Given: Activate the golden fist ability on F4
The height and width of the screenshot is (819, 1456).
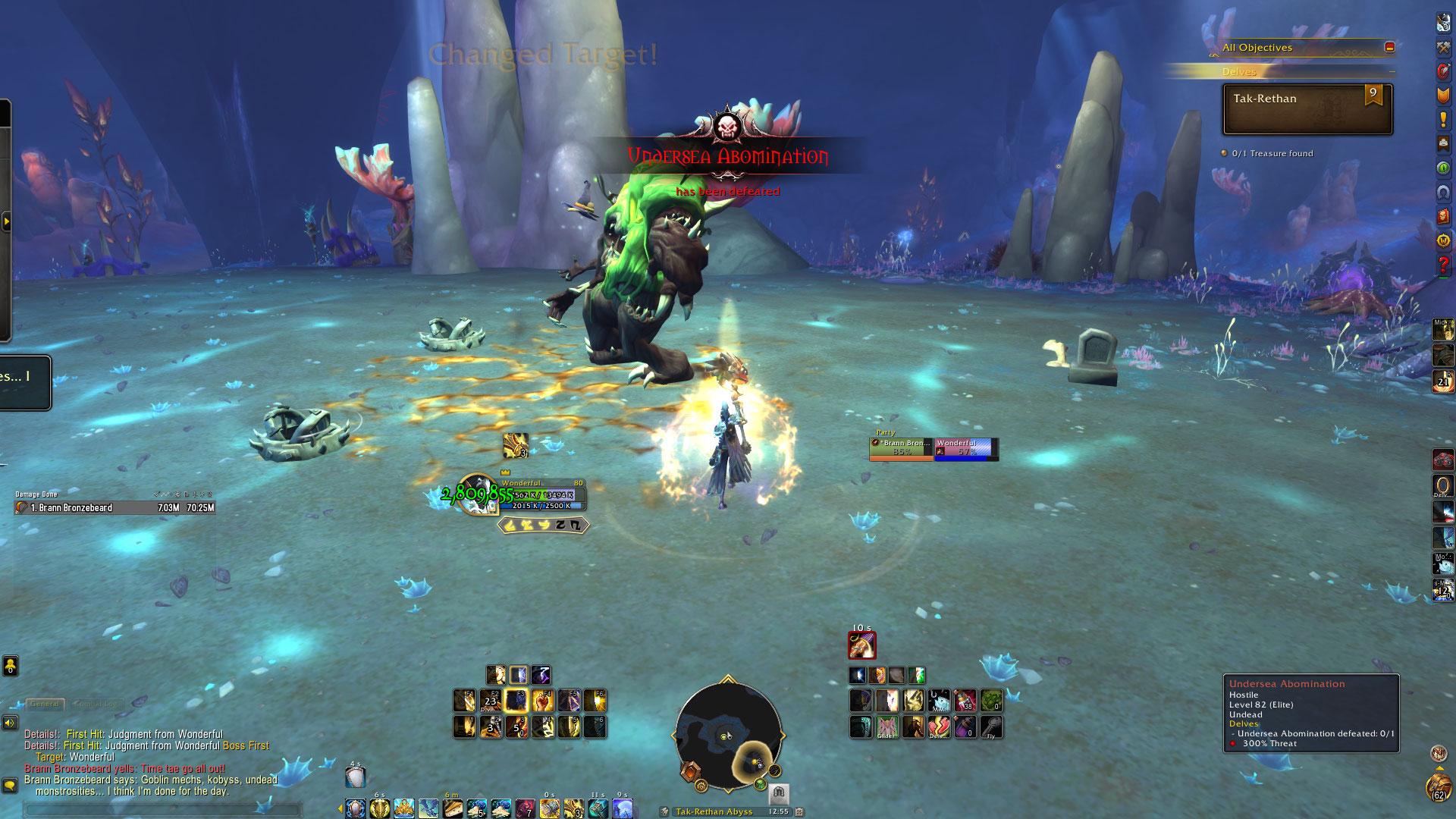Looking at the screenshot, I should [x=543, y=701].
